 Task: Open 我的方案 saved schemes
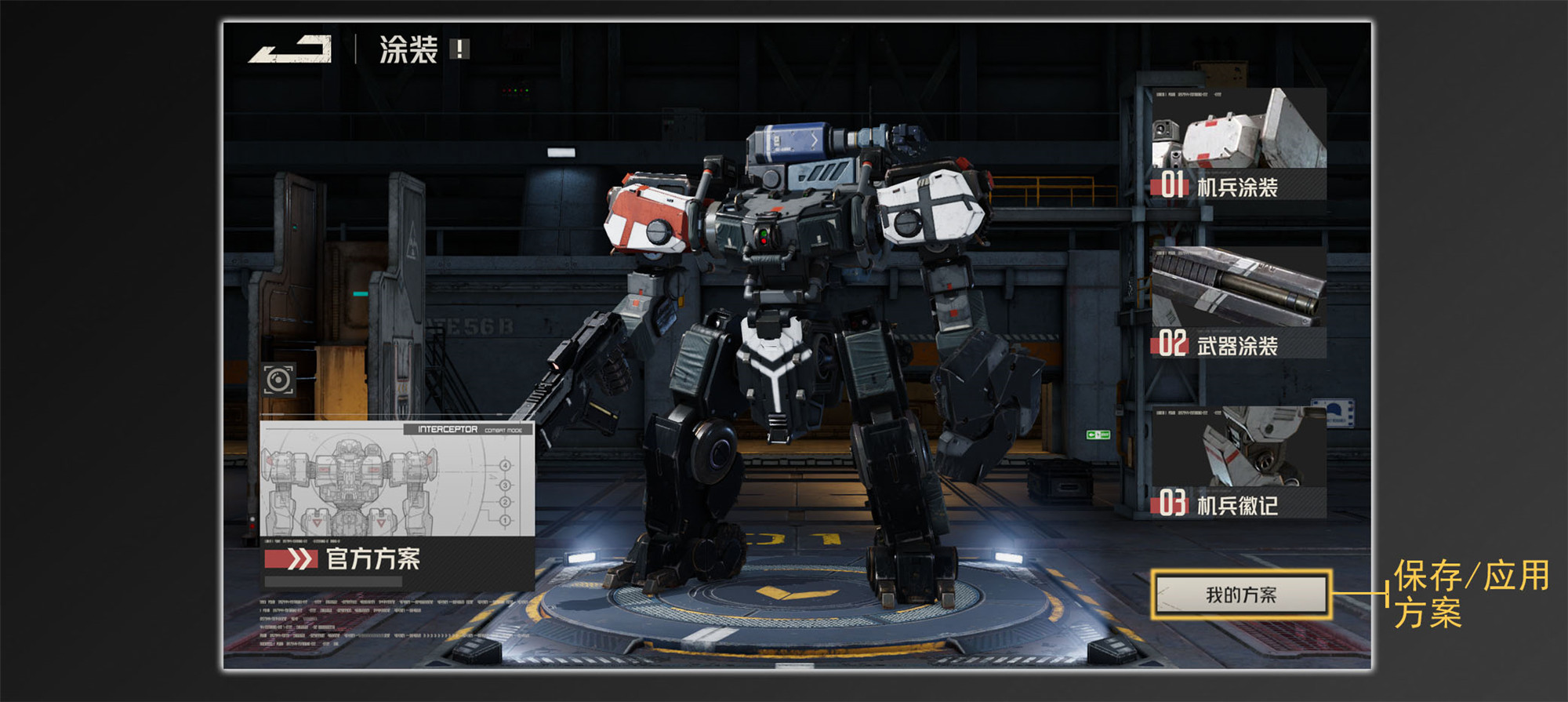[1241, 595]
